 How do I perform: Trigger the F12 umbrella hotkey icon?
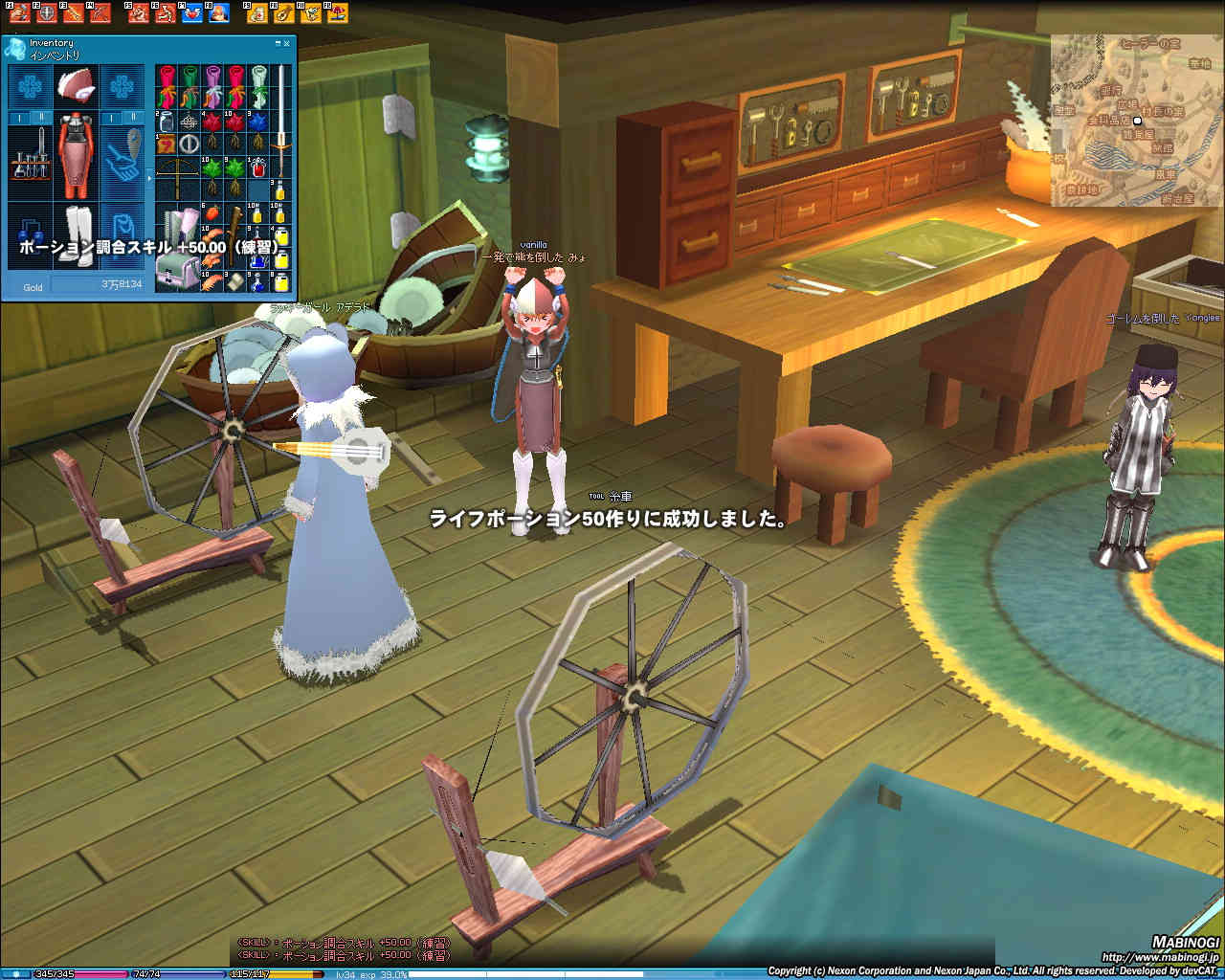337,13
